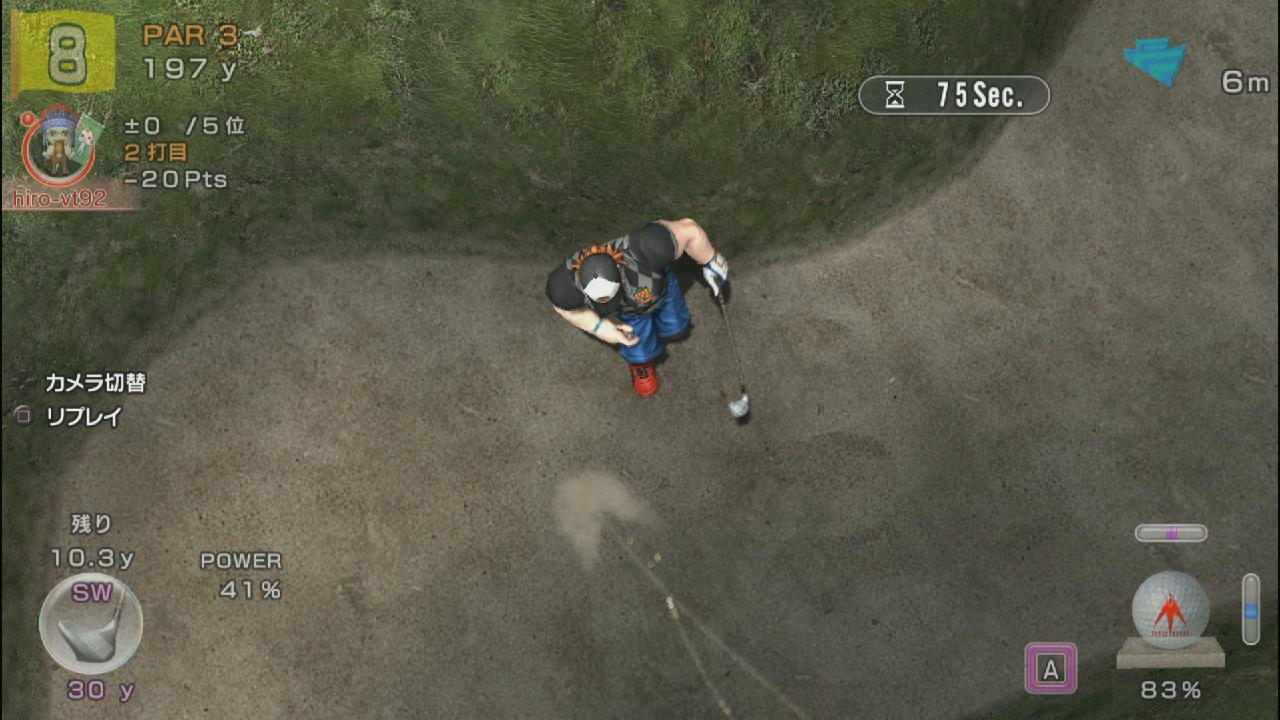Screen dimensions: 1280x720
Task: Click the golf ball lie icon
Action: 1170,610
